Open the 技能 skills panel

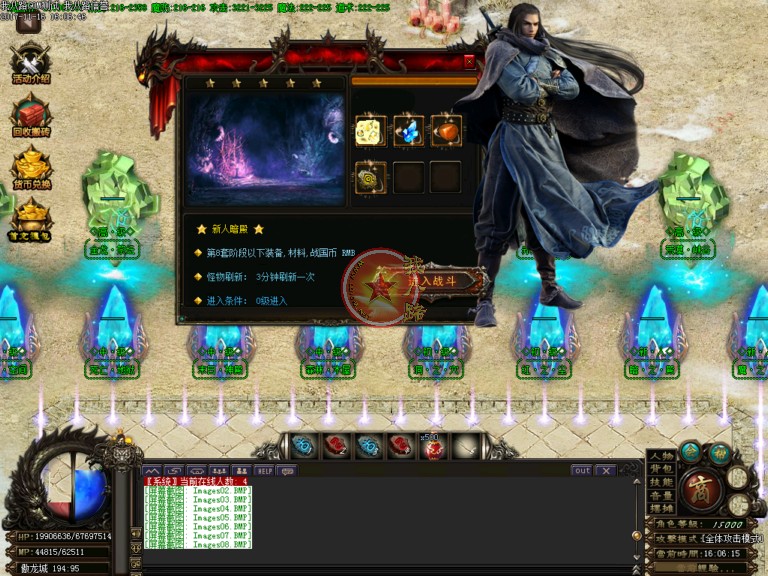(x=661, y=482)
